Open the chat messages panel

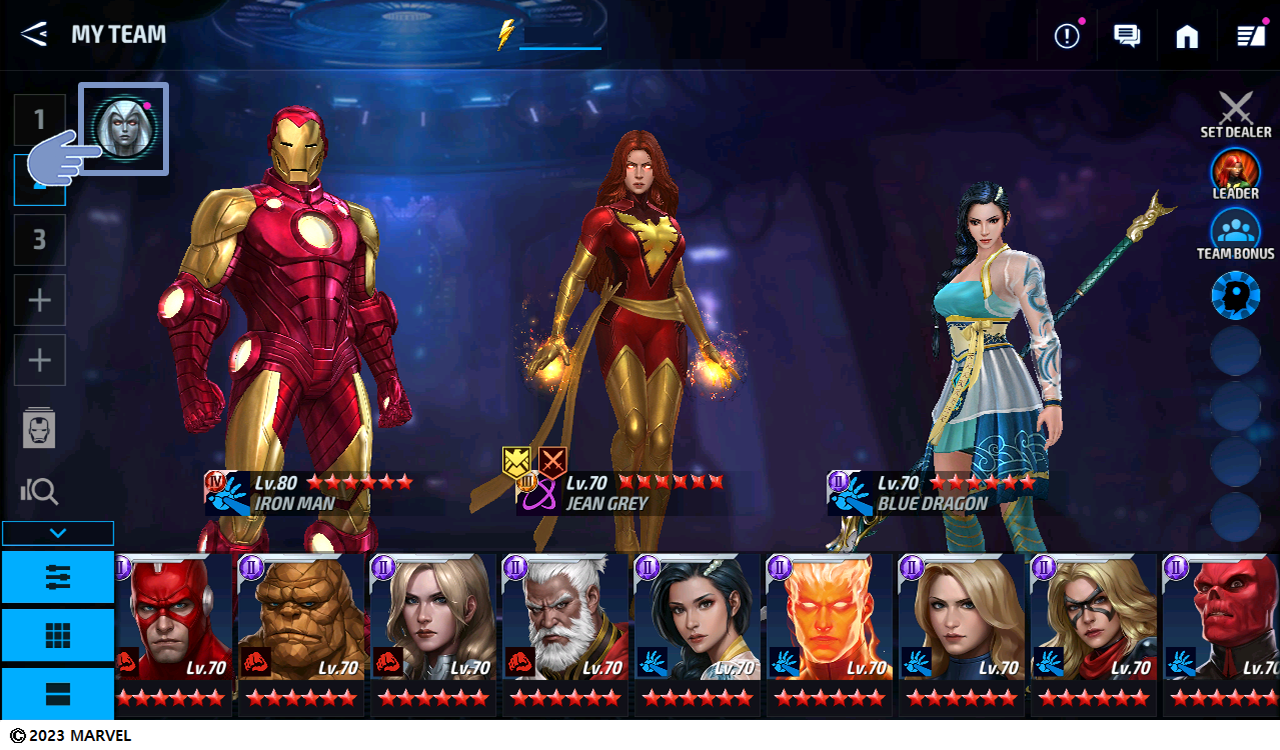[1127, 36]
